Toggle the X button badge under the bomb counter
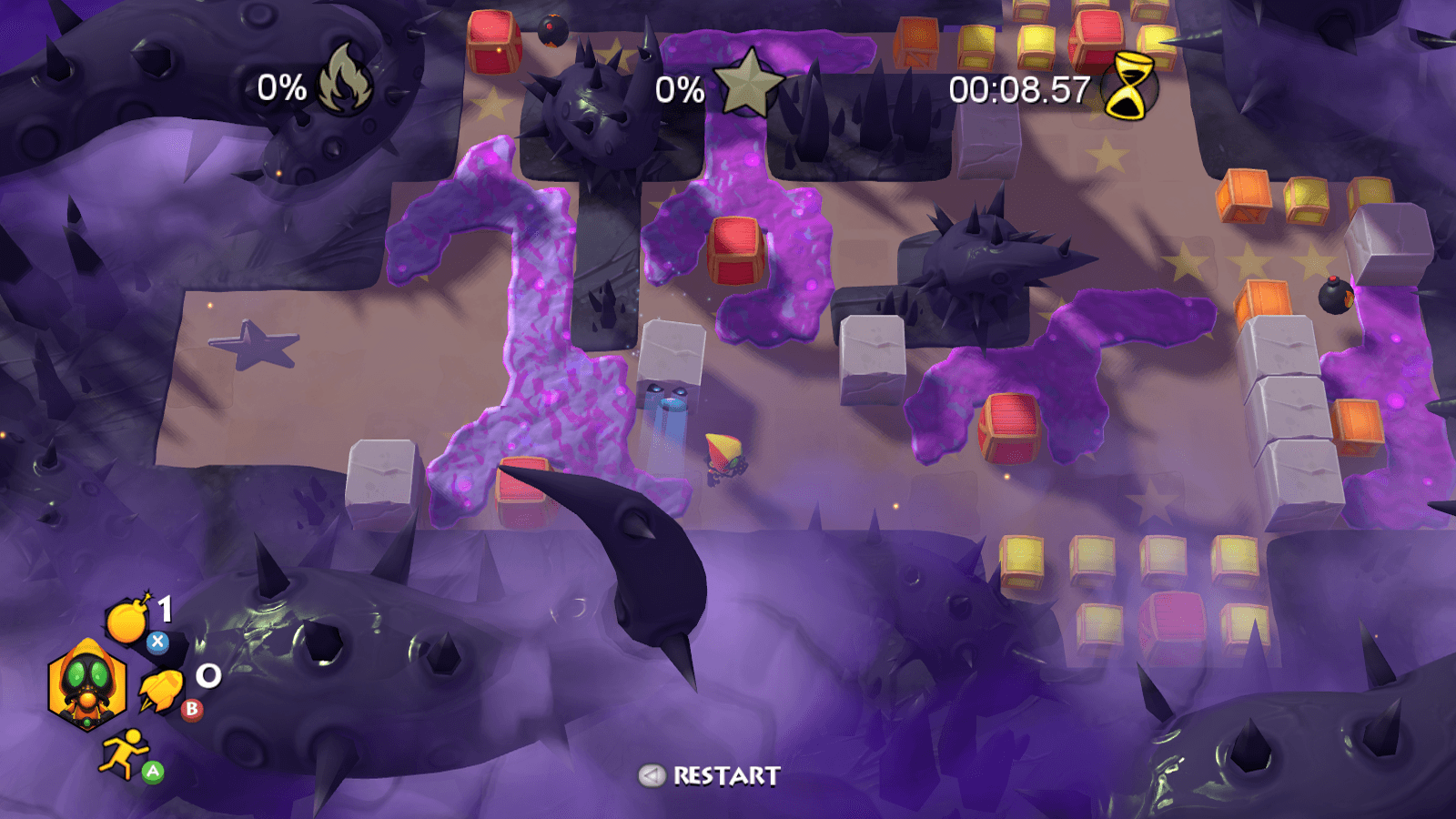1456x819 pixels. tap(159, 641)
